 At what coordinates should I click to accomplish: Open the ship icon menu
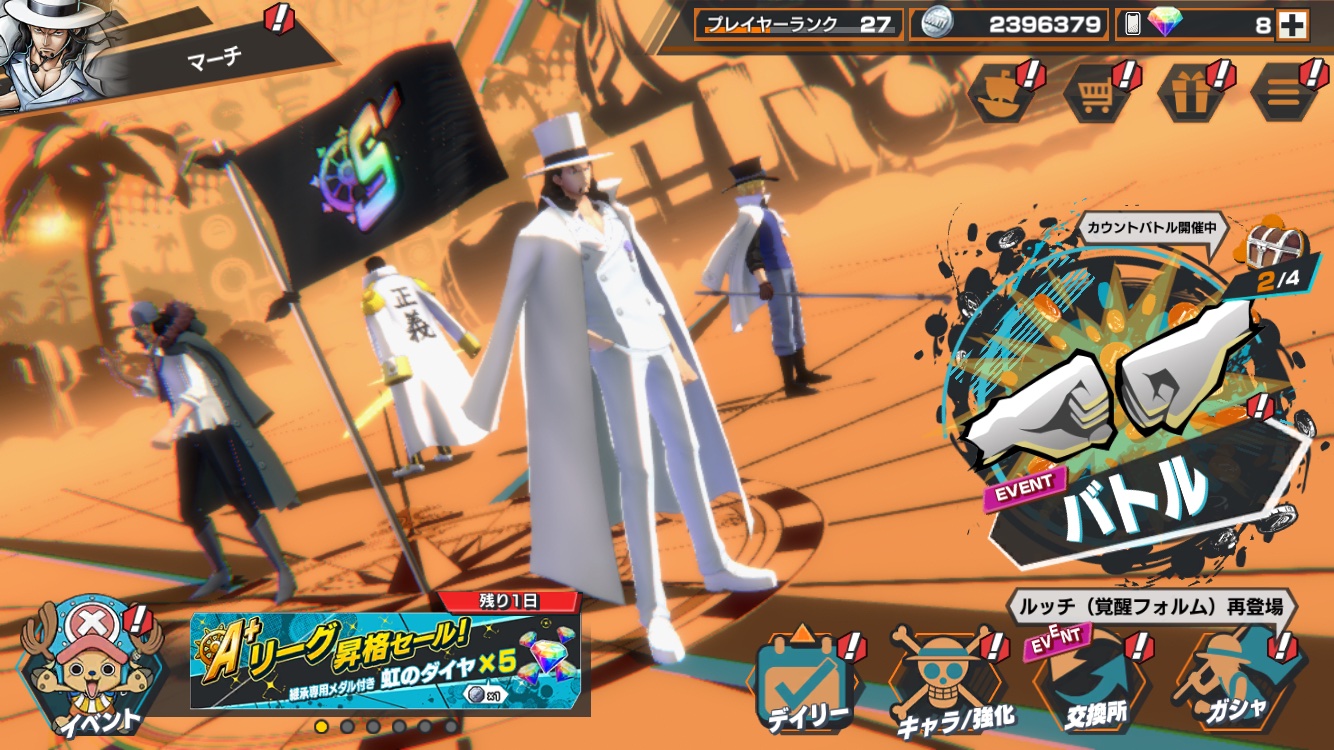(x=1002, y=93)
